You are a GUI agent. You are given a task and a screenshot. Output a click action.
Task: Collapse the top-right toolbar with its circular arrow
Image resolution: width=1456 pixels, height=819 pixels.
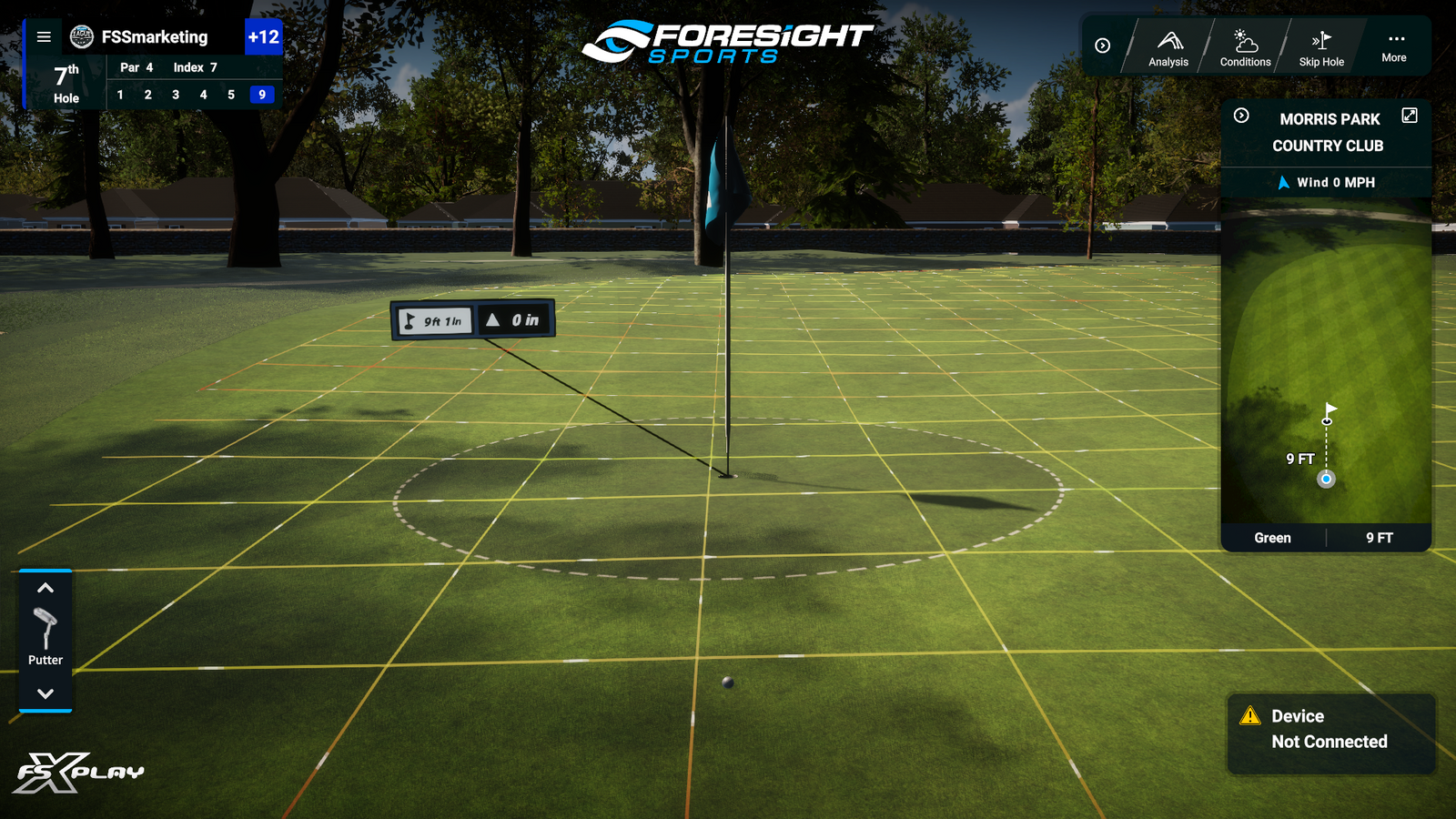(1101, 45)
